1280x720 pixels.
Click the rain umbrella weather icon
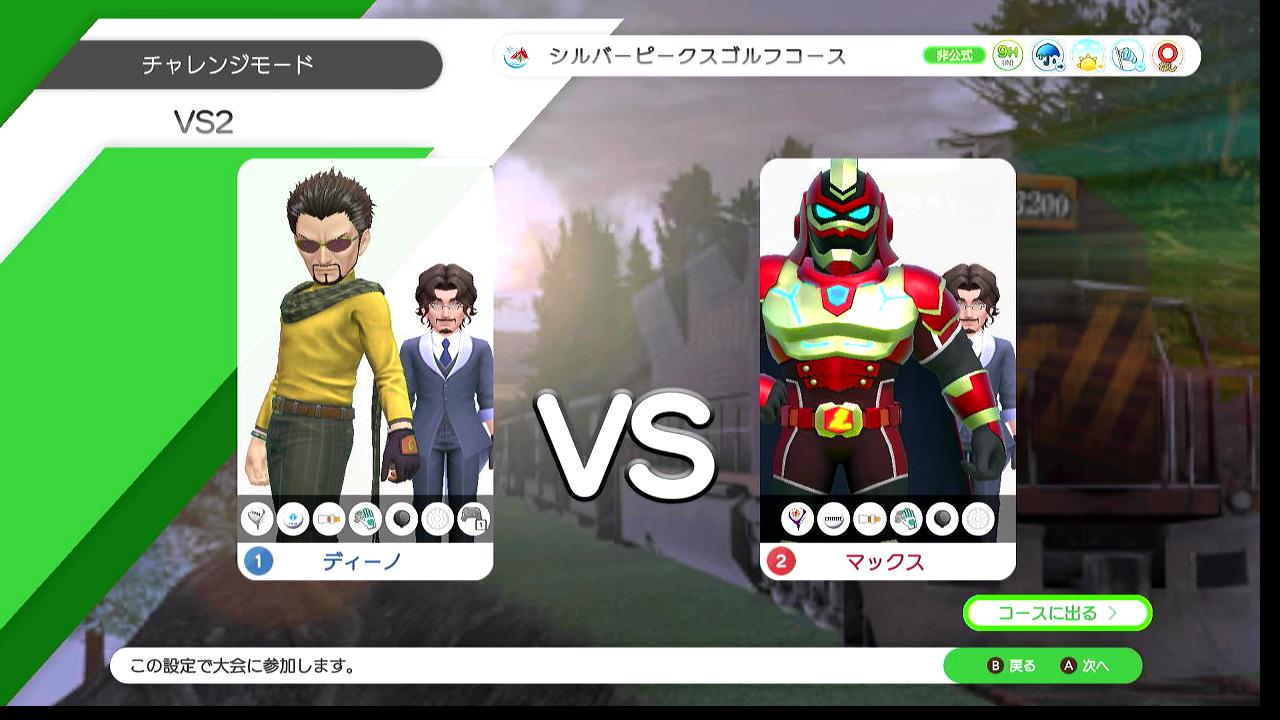1047,56
